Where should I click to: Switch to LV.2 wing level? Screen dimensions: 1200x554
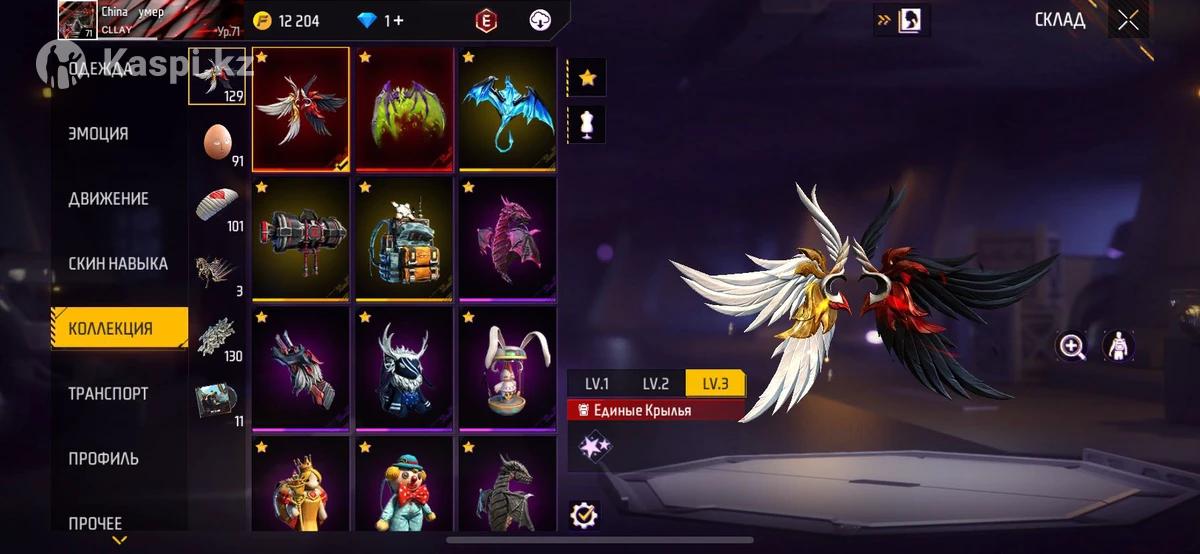(656, 383)
